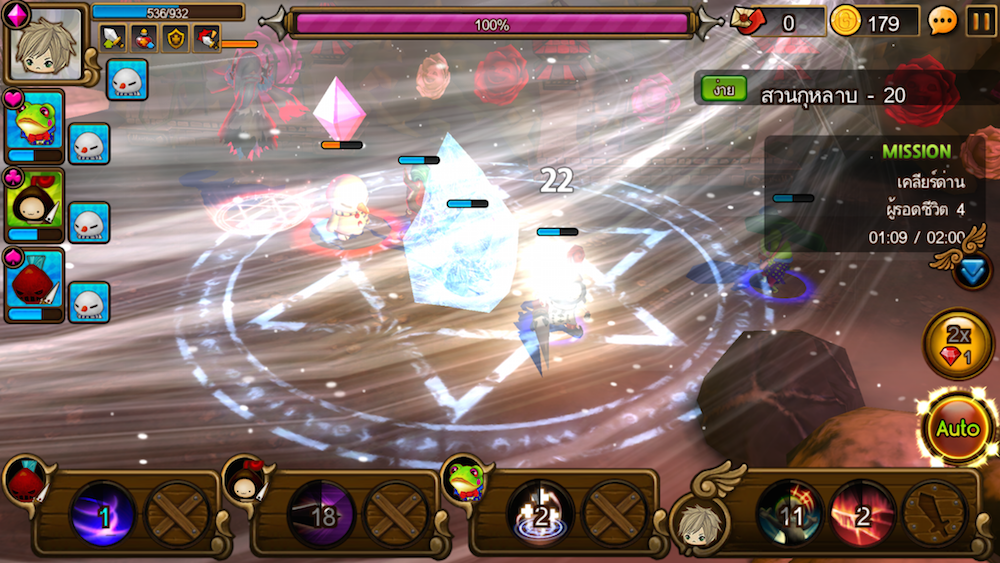Open the chat speech bubble

[x=943, y=21]
